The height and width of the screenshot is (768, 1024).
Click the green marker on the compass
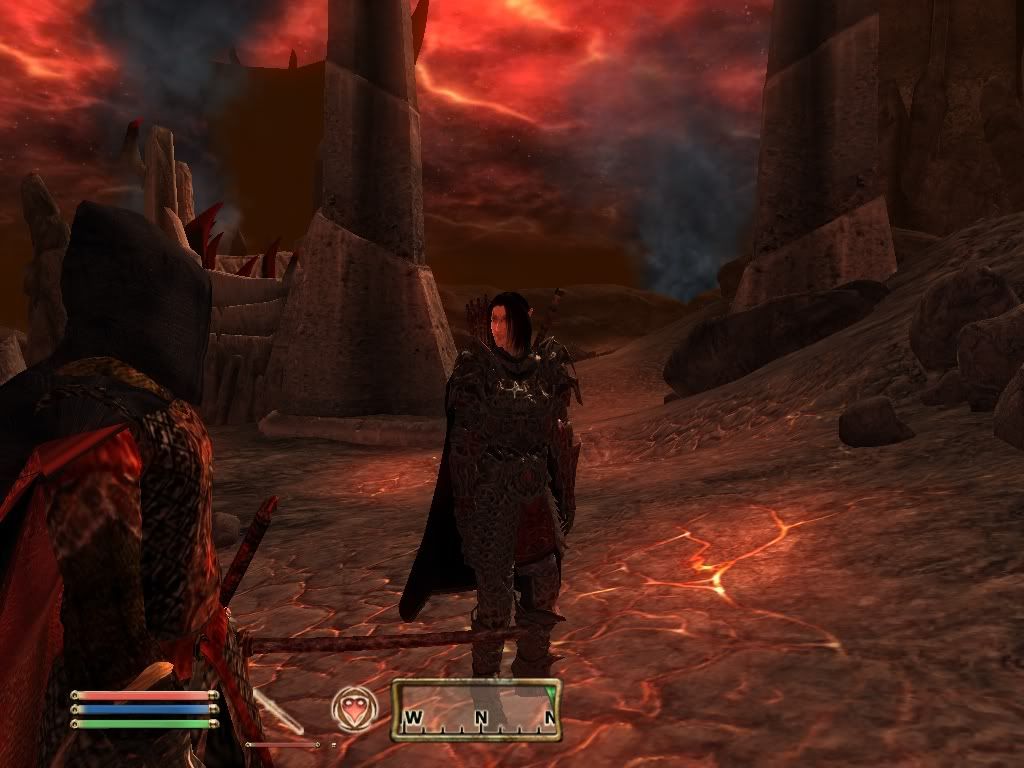click(549, 691)
